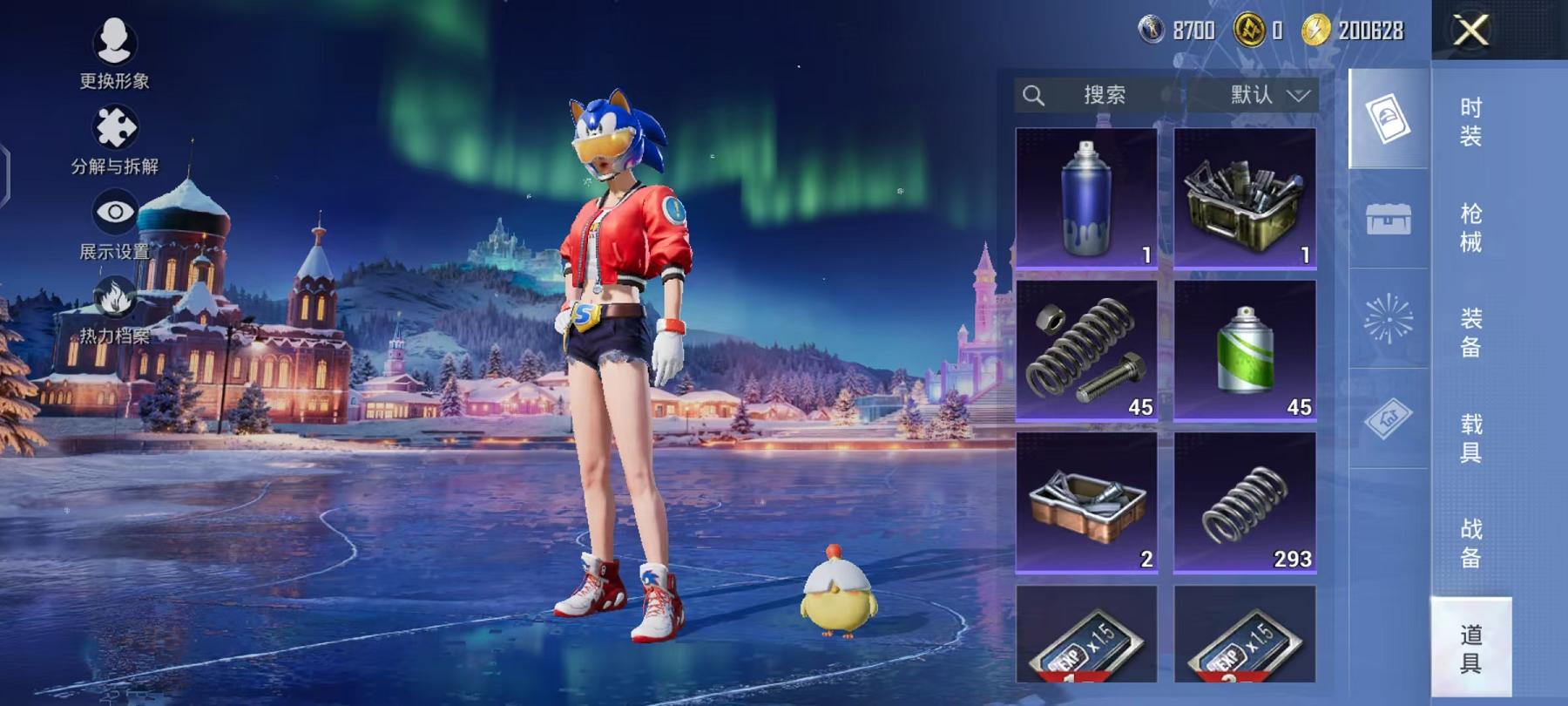Image resolution: width=1568 pixels, height=706 pixels.
Task: Select the blue spray paint can item
Action: pyautogui.click(x=1086, y=198)
